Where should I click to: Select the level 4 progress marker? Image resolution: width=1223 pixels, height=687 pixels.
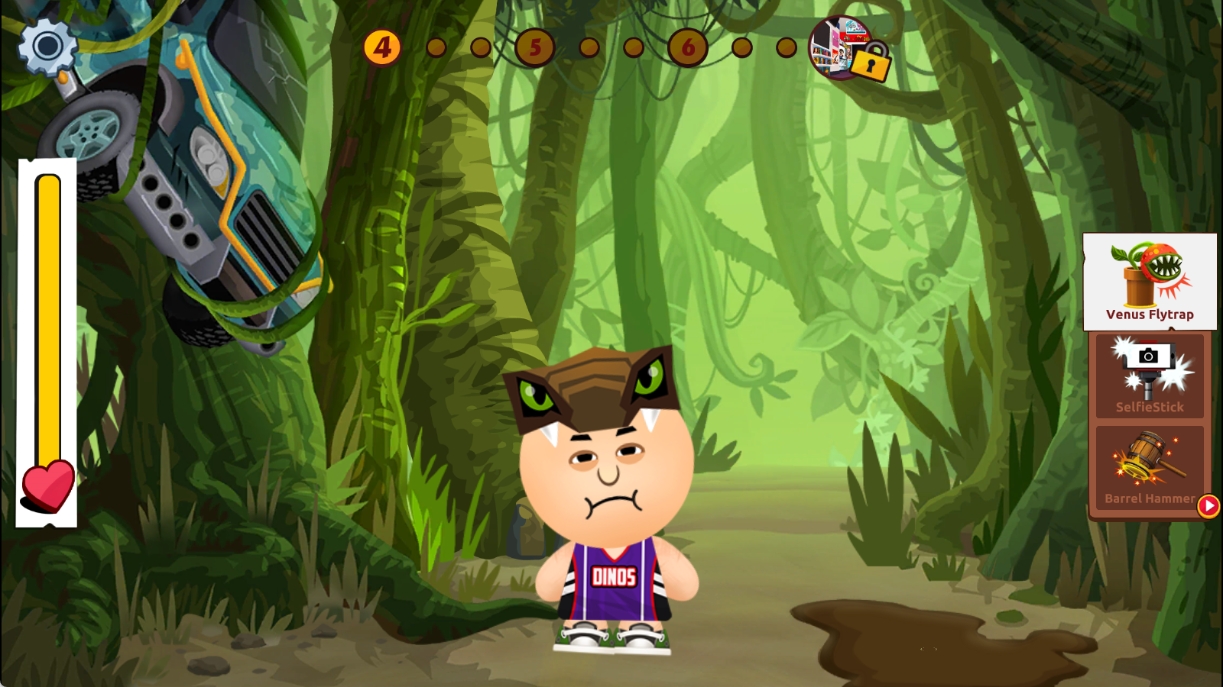(x=381, y=47)
